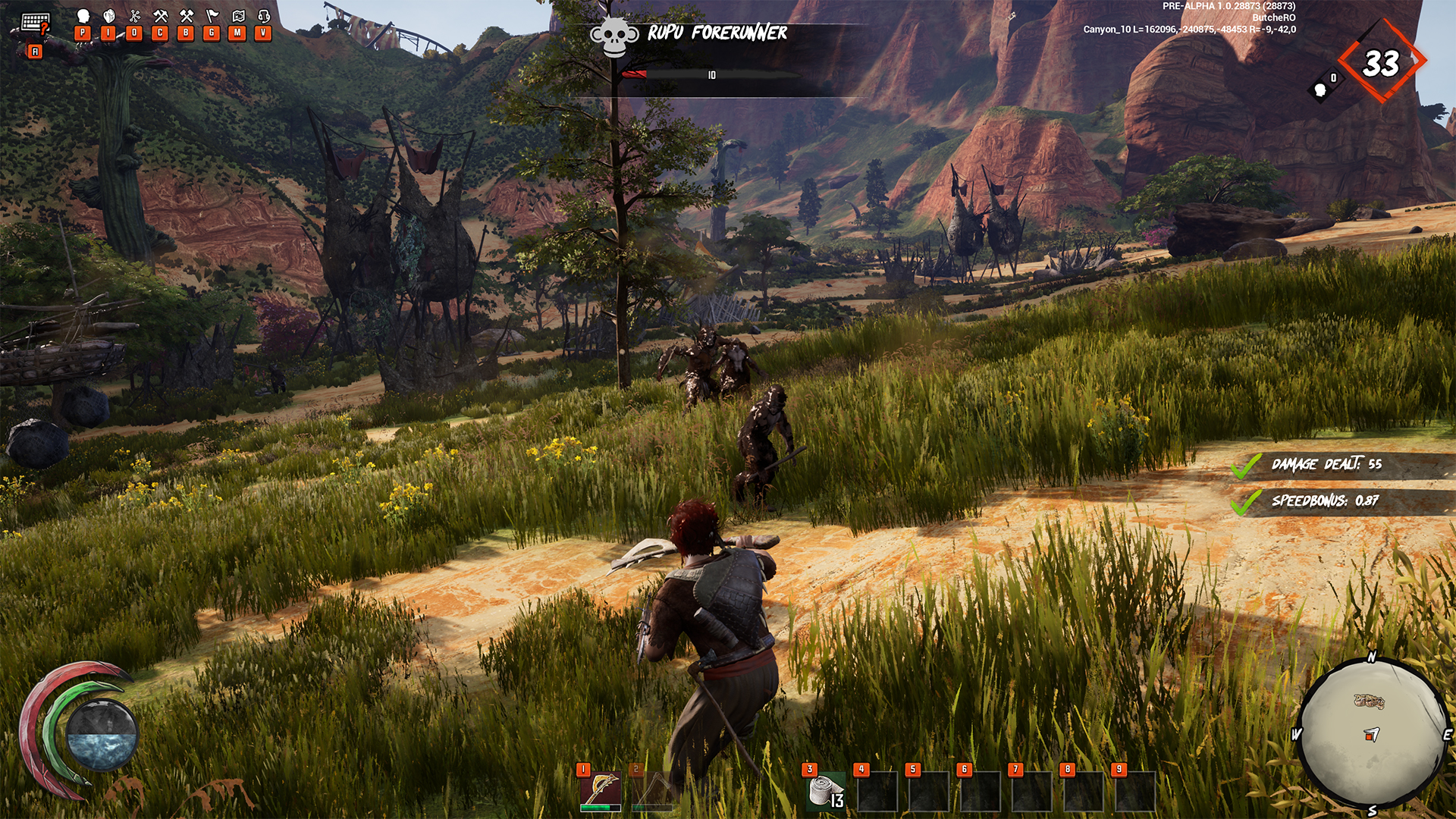Screen dimensions: 1456x819
Task: Toggle voice chat headset icon
Action: click(264, 16)
